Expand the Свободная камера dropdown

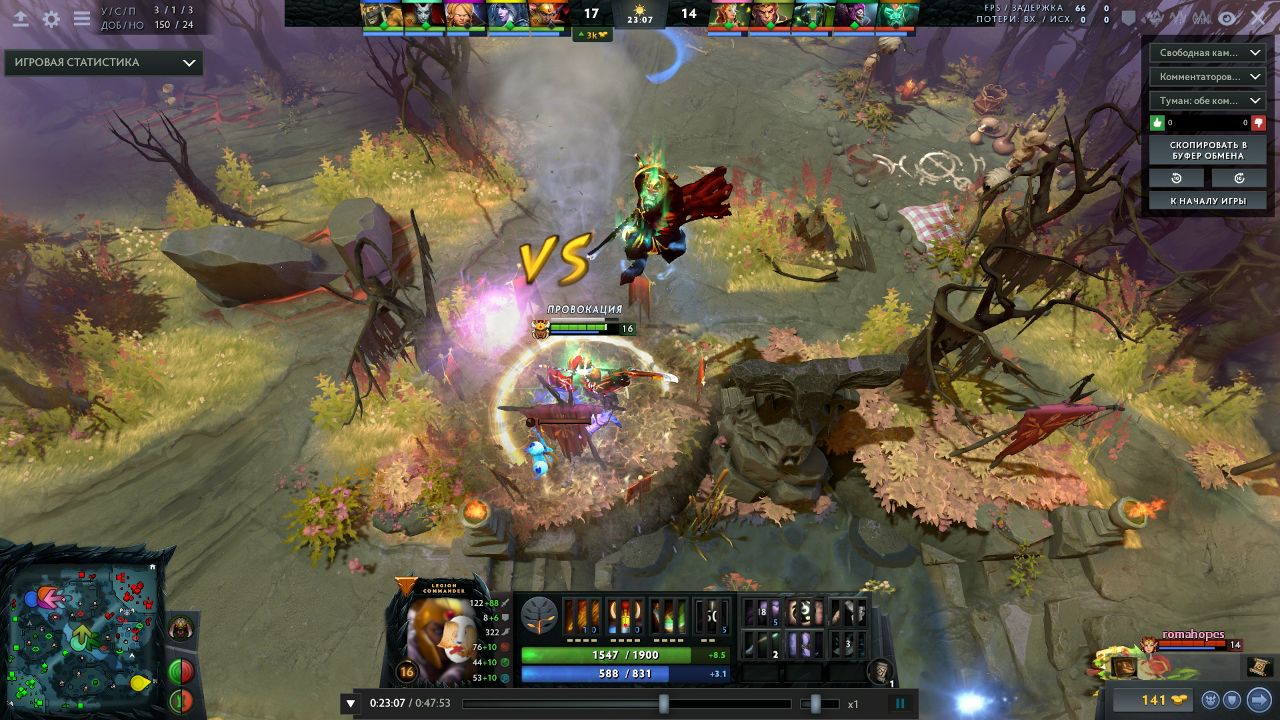coord(1208,52)
